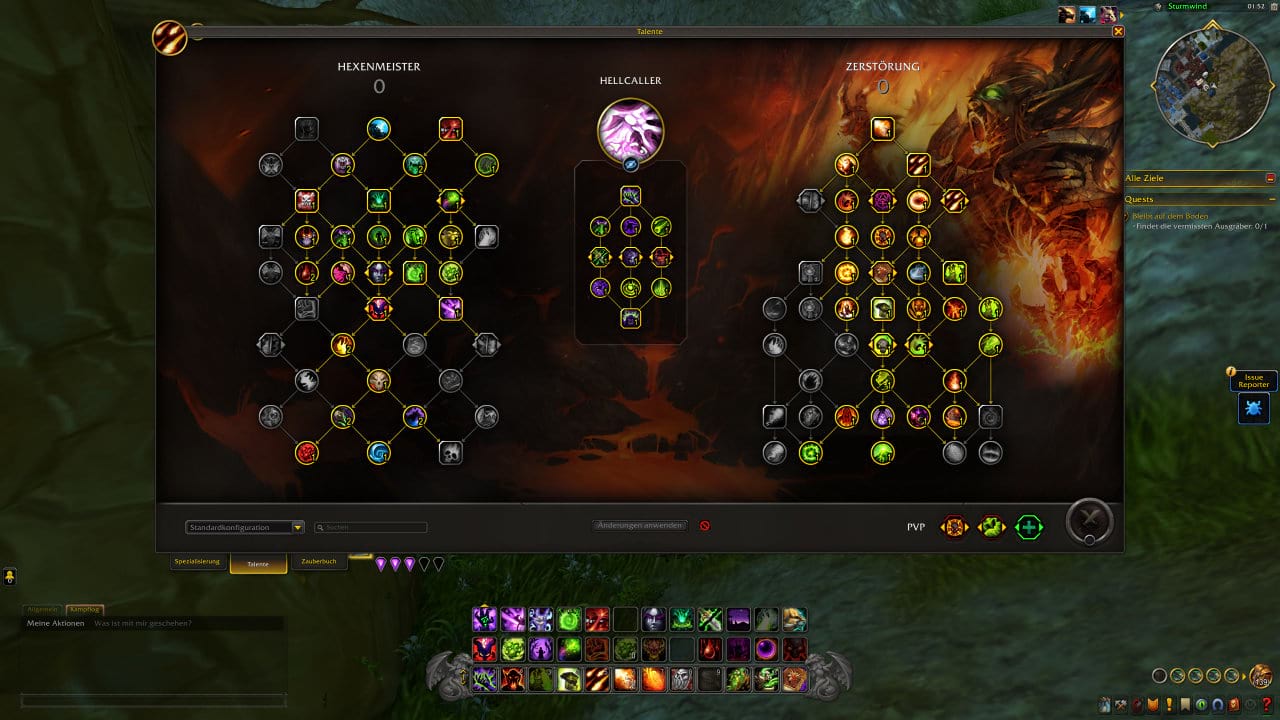The width and height of the screenshot is (1280, 720).
Task: Select the quest Bleibt auf dem Boden
Action: tap(1170, 216)
